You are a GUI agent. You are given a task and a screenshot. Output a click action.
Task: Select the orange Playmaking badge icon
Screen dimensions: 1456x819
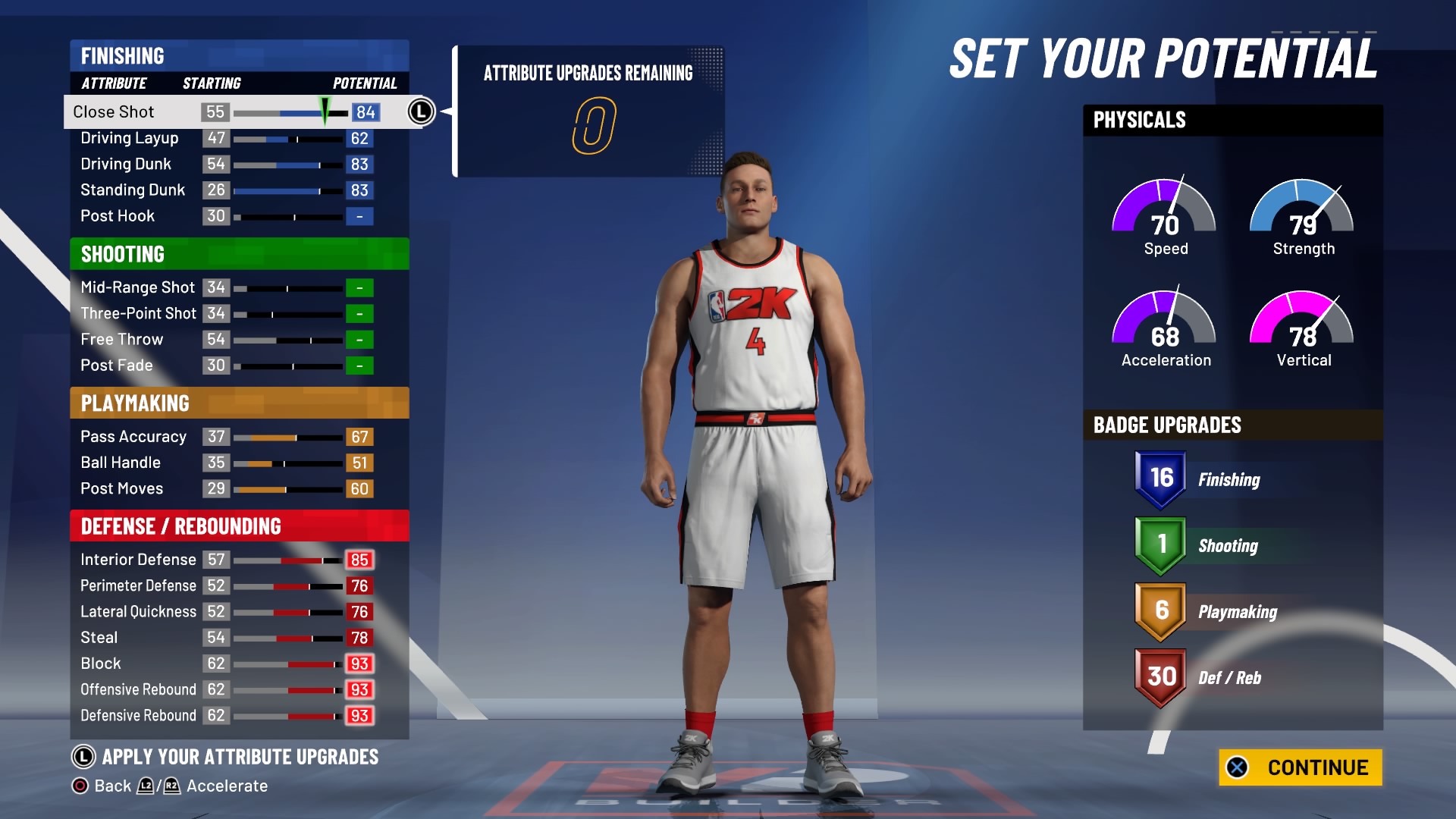(1159, 610)
